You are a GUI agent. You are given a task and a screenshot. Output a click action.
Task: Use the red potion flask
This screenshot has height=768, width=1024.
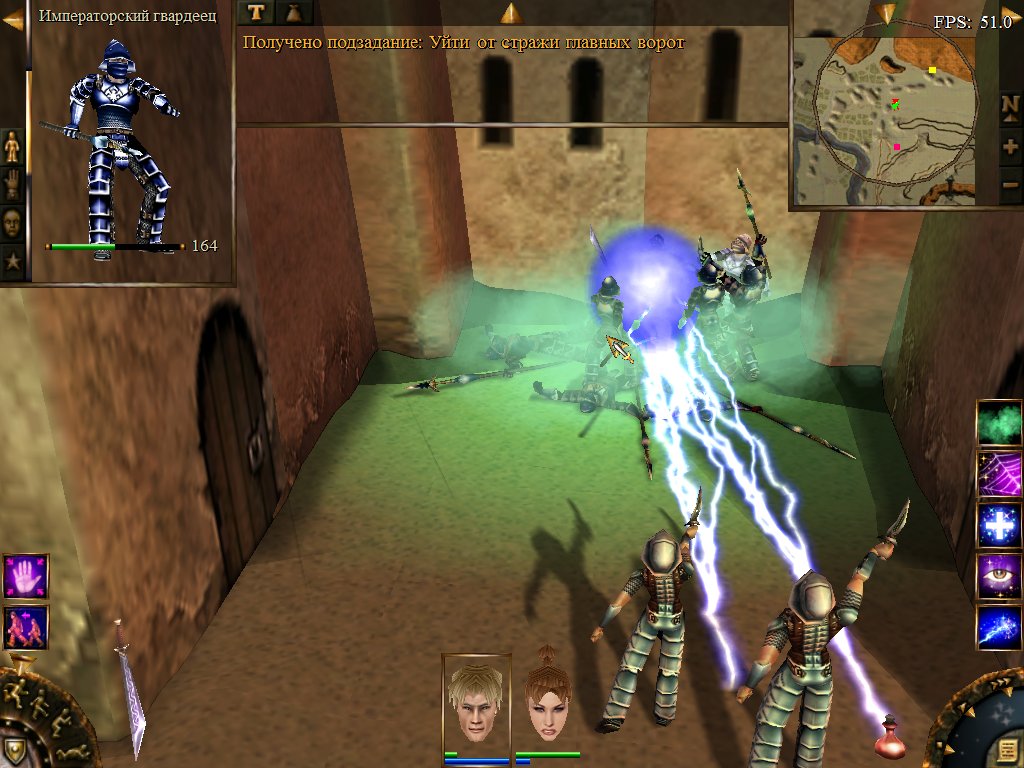click(889, 739)
